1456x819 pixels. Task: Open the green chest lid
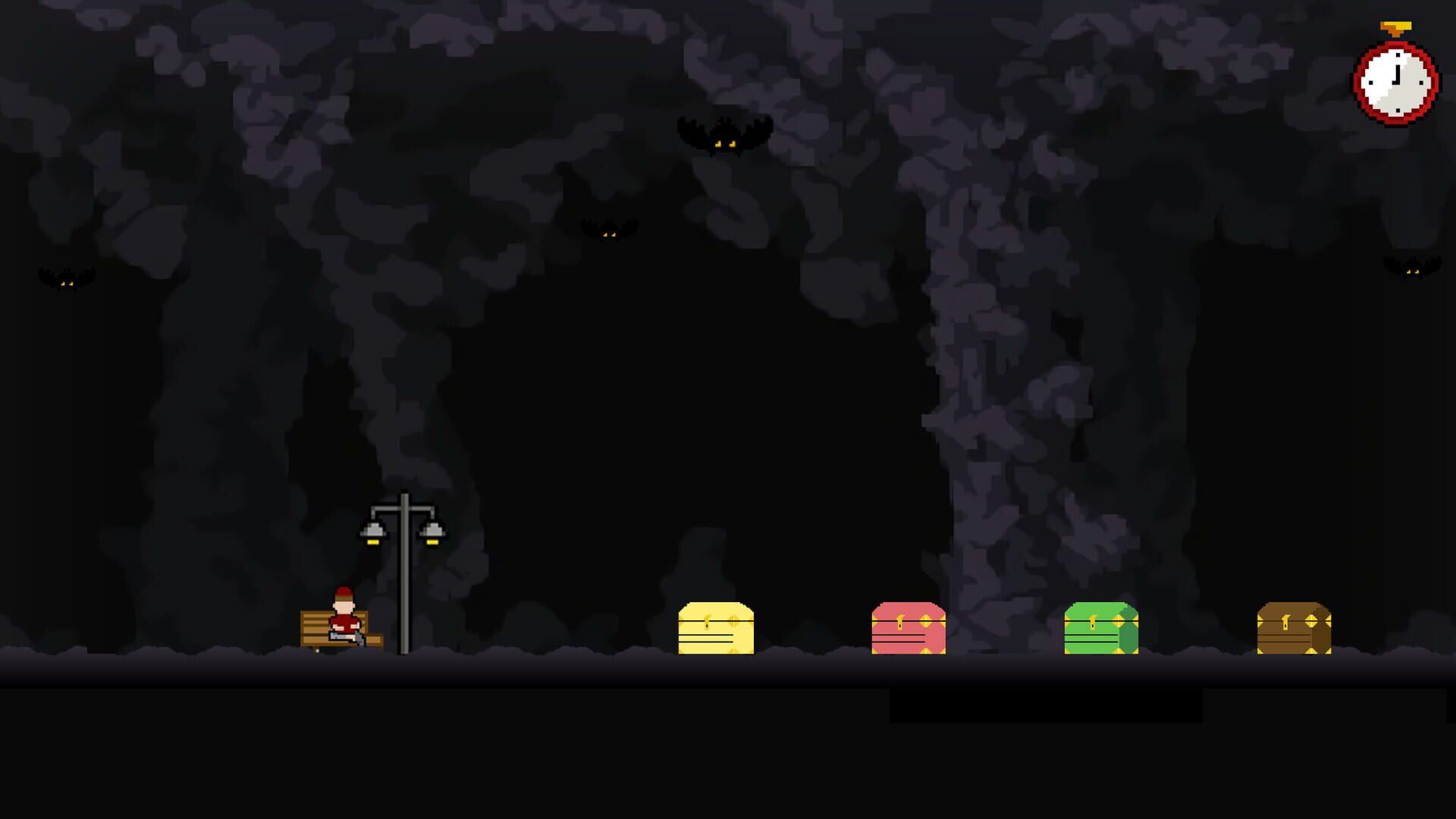click(1100, 610)
